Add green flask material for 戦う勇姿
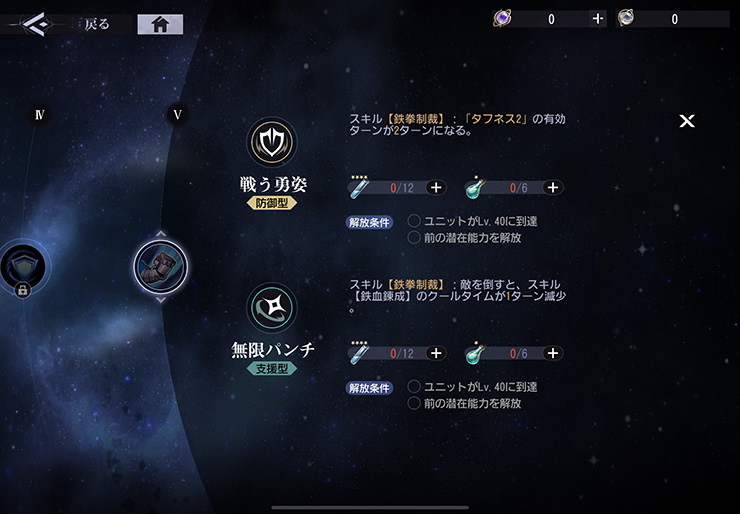The height and width of the screenshot is (514, 740). pos(553,187)
